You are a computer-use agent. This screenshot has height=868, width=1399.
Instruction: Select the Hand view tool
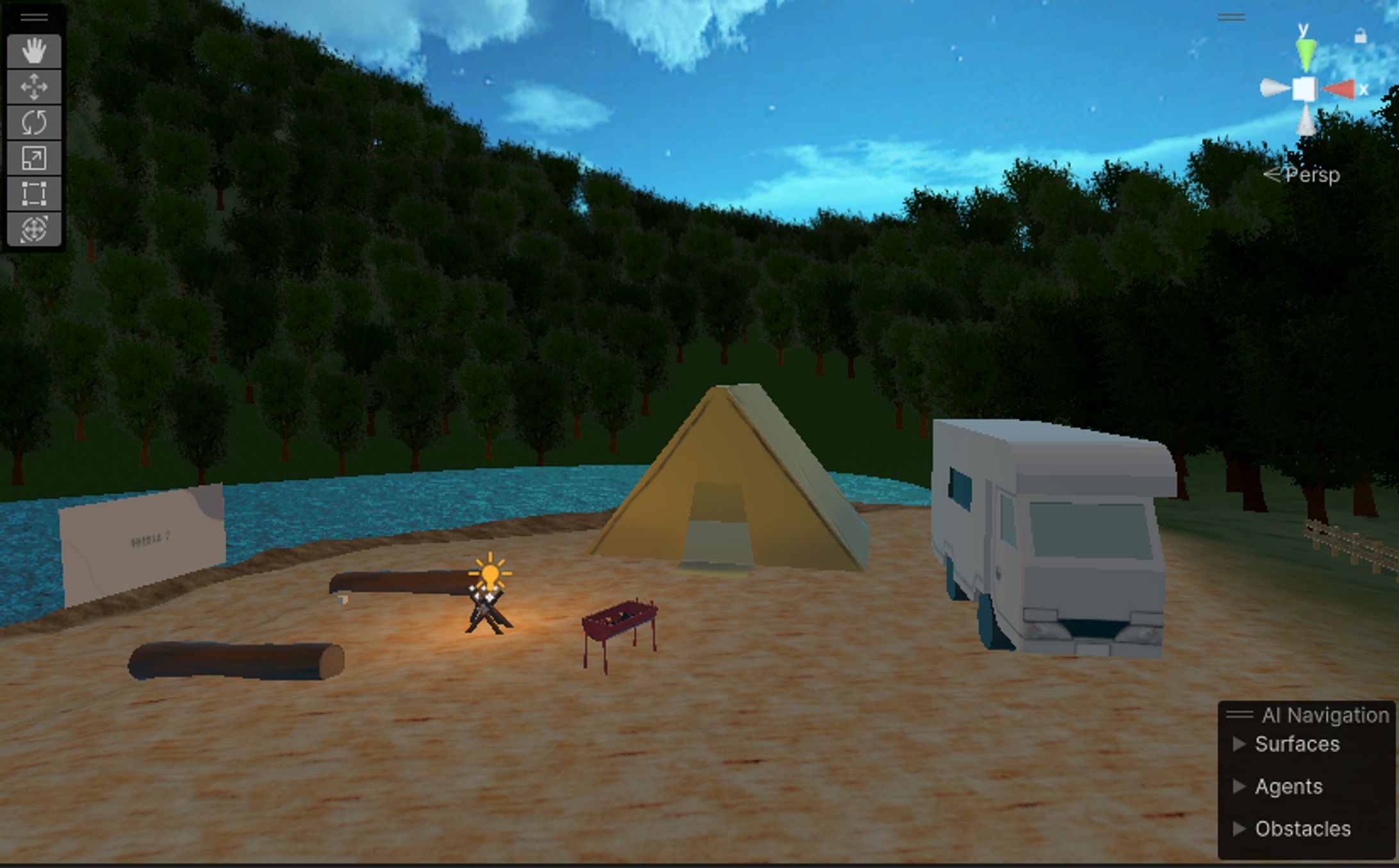34,51
